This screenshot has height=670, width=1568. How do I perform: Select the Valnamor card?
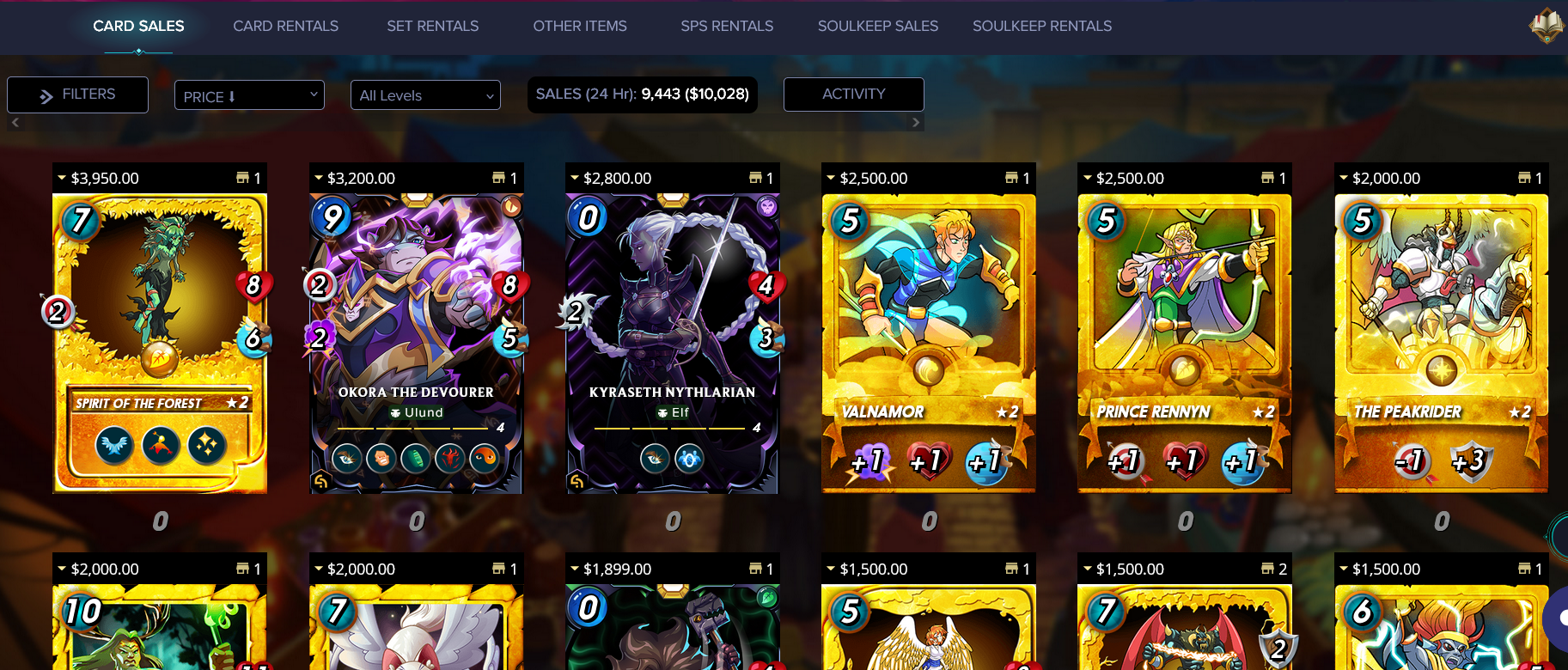[x=928, y=344]
